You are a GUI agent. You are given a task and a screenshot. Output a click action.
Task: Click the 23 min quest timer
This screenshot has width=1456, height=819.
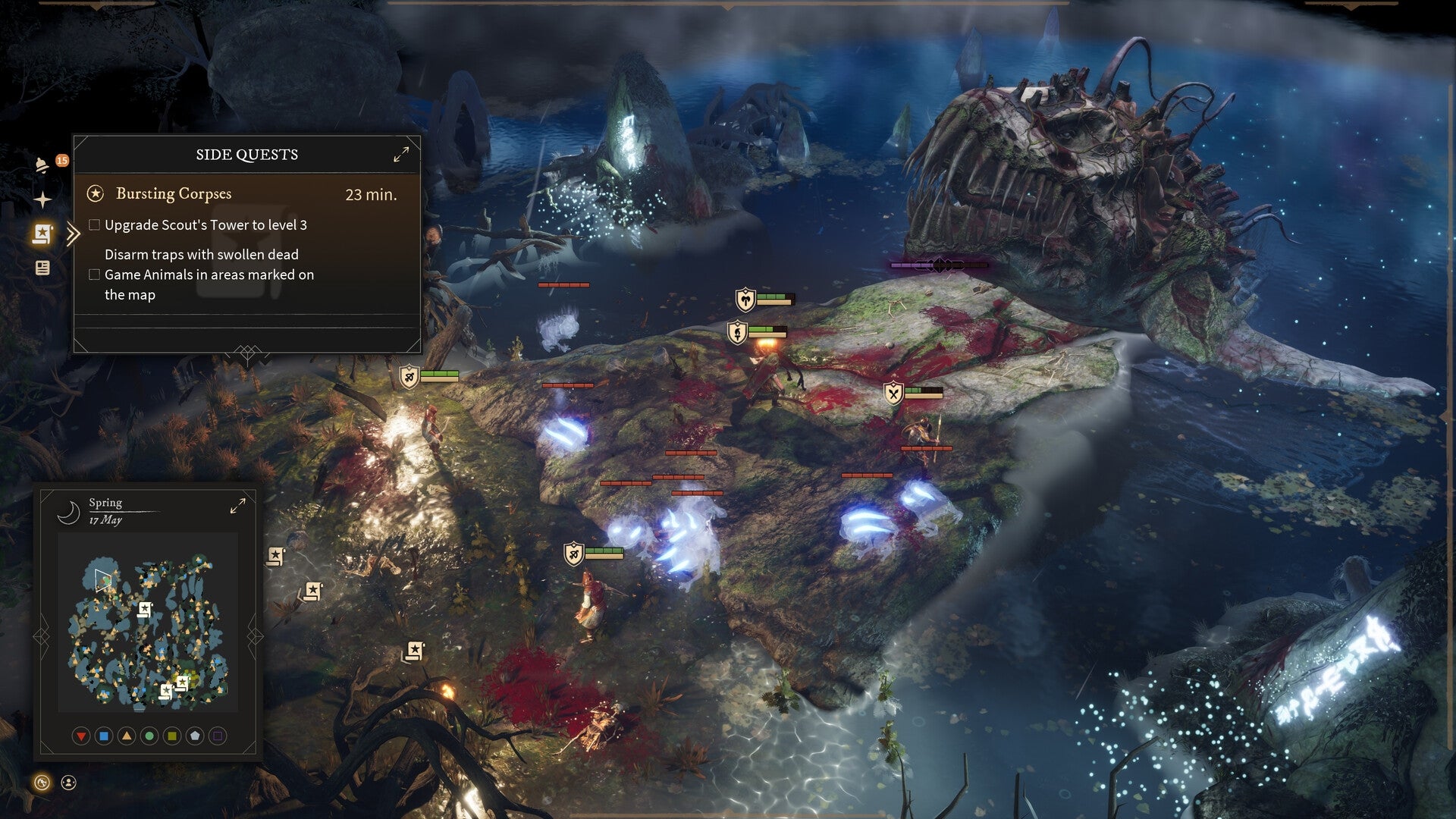372,194
